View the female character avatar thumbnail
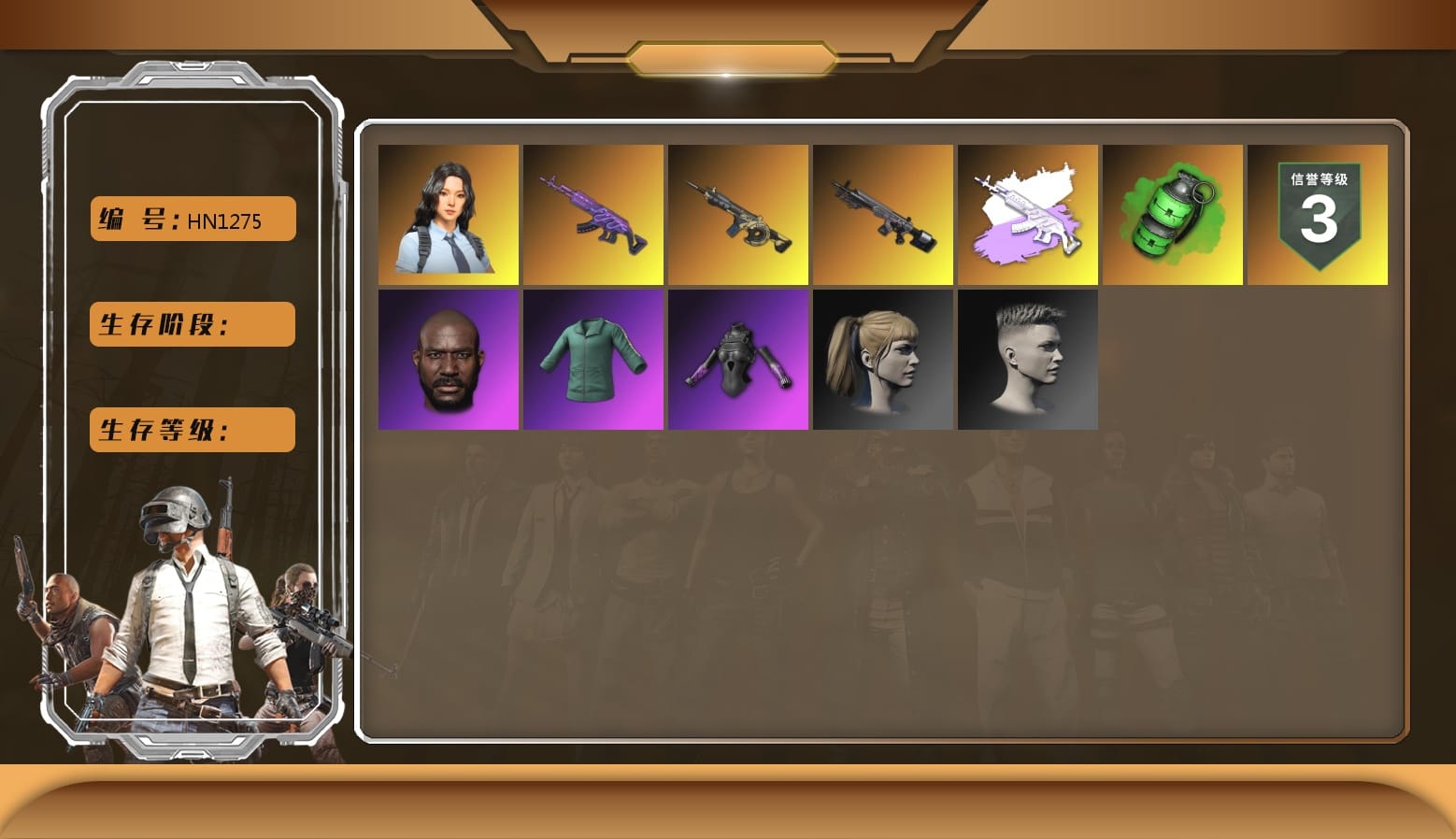1456x839 pixels. [x=448, y=213]
